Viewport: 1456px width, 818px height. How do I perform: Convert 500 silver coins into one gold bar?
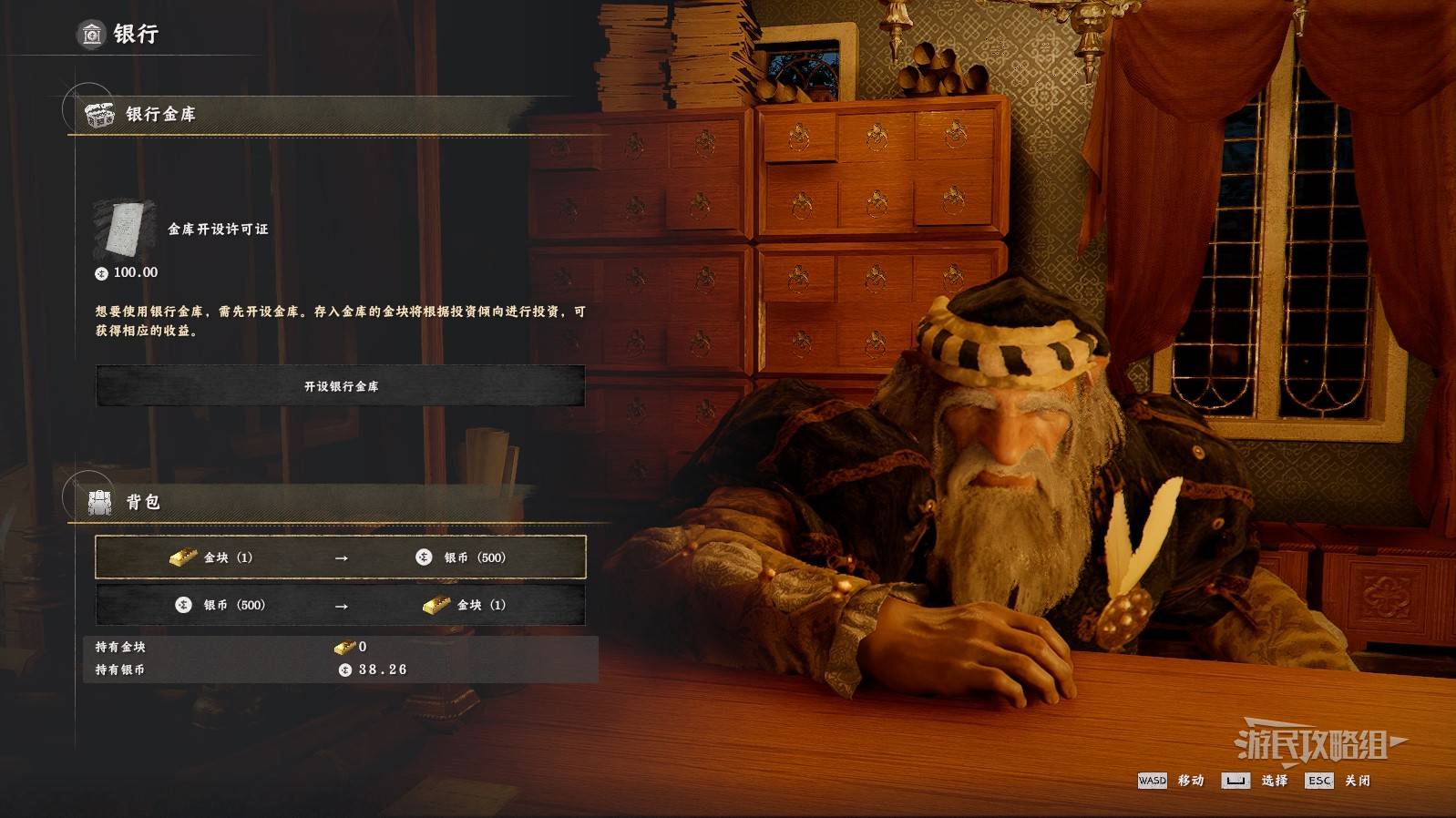[340, 605]
